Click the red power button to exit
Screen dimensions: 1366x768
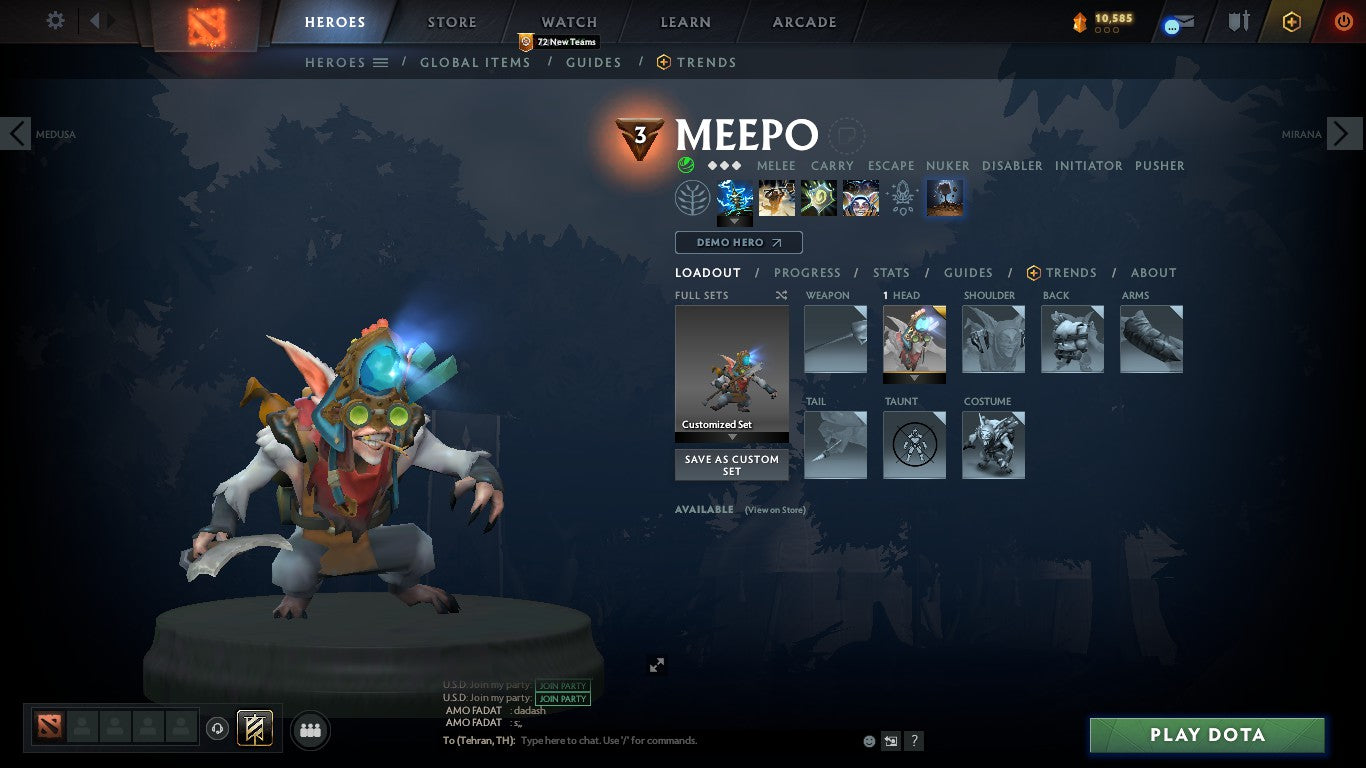tap(1344, 21)
